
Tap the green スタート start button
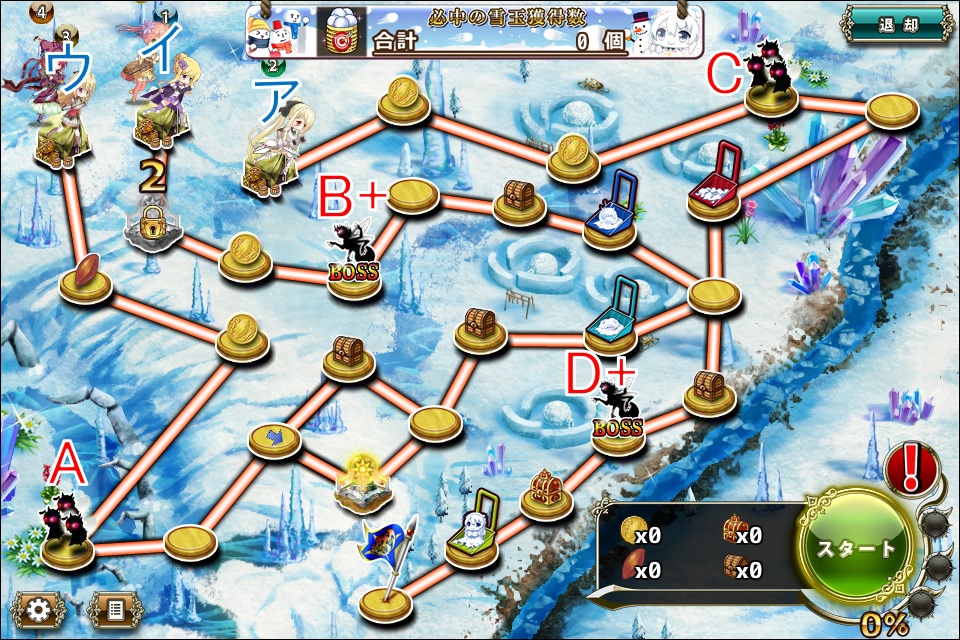click(x=853, y=549)
